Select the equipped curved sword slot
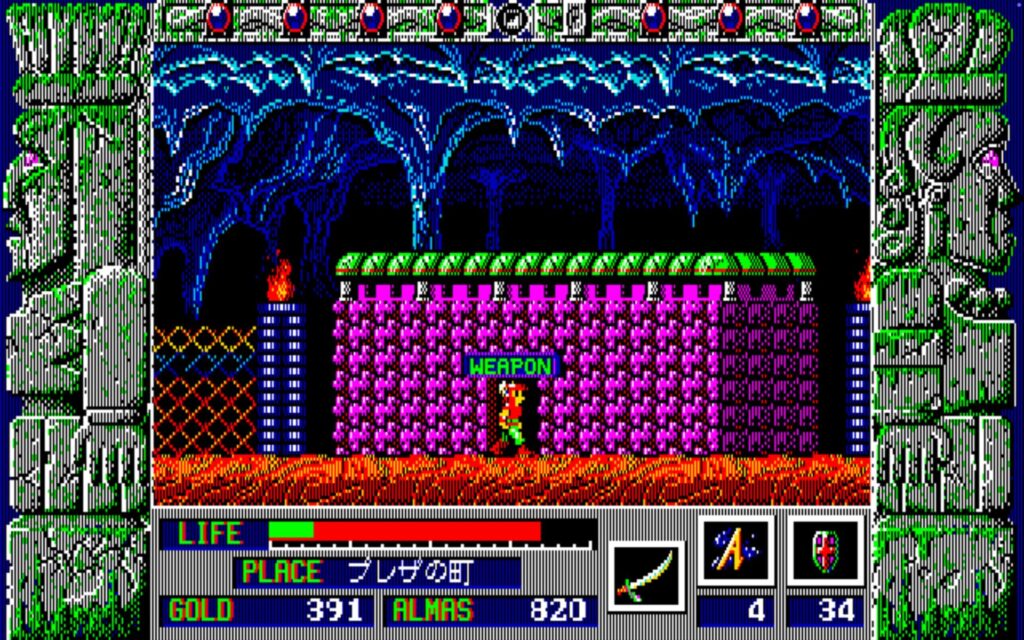 [646, 575]
